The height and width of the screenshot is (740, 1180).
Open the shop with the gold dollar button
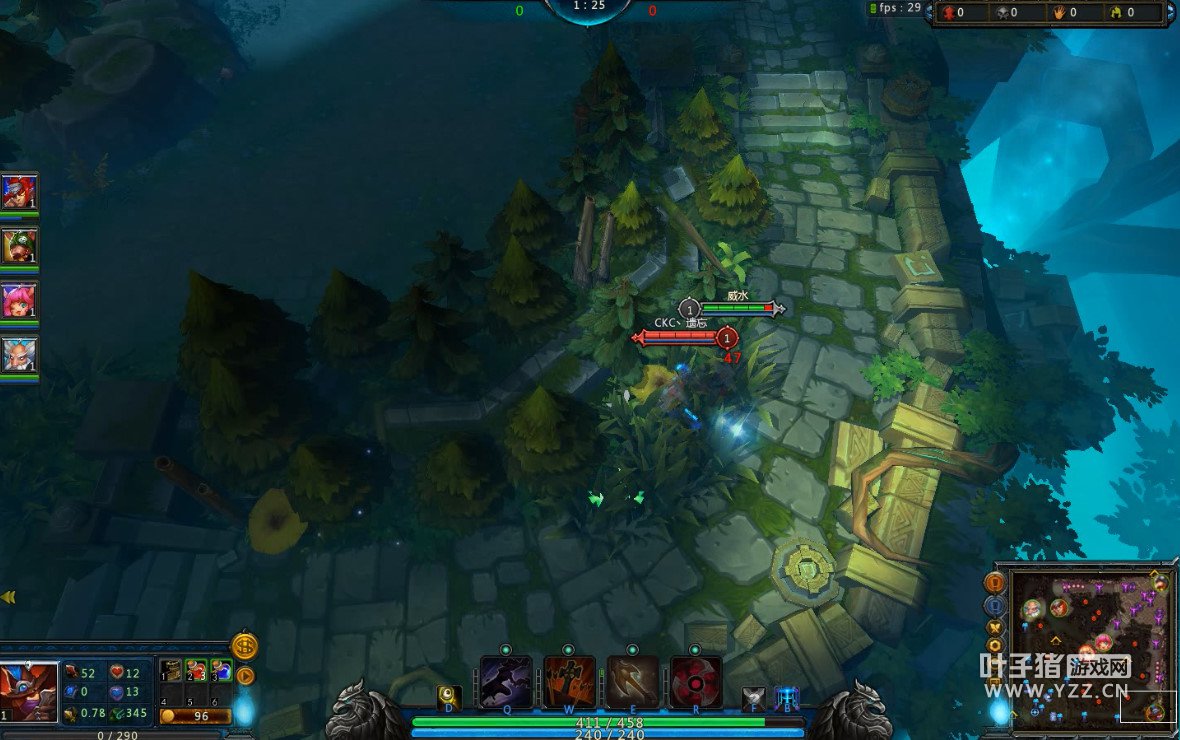pos(244,646)
